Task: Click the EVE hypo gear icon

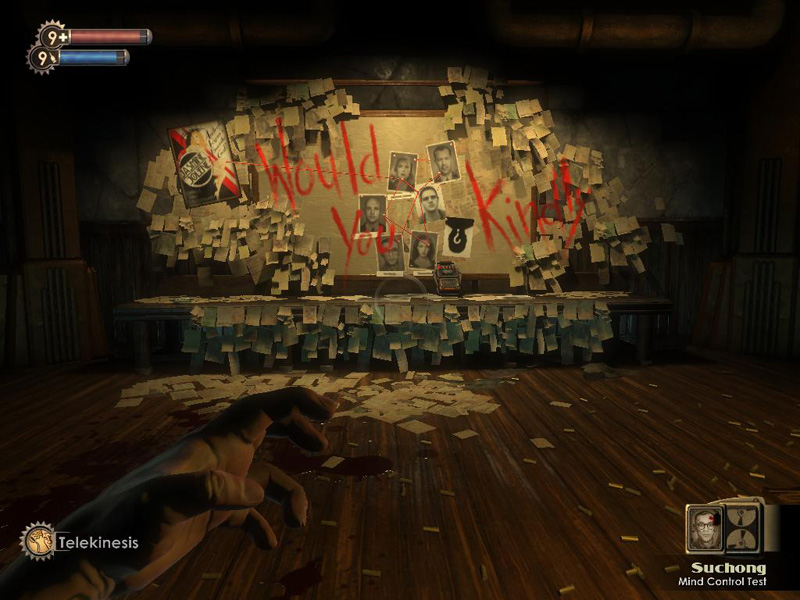Action: [42, 58]
